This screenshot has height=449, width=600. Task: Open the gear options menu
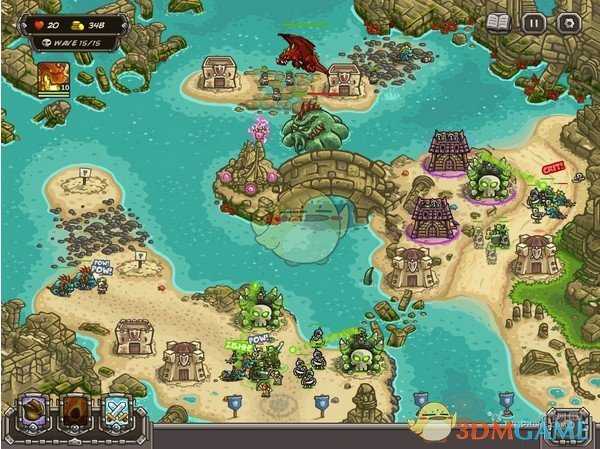(x=570, y=21)
